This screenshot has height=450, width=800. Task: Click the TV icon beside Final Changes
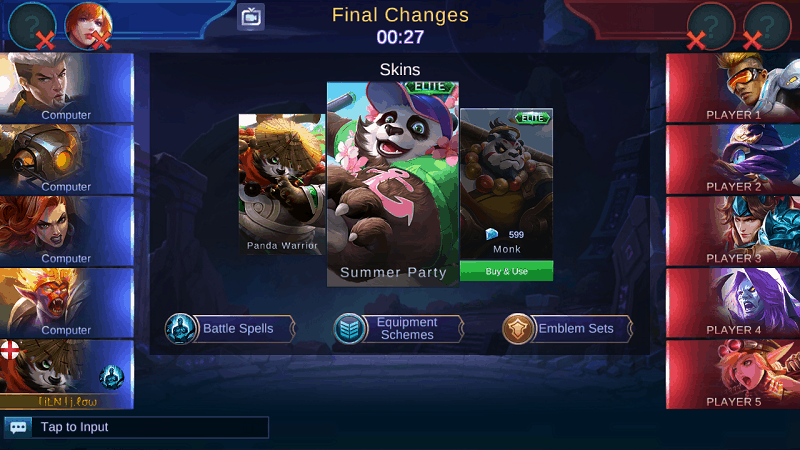pos(251,17)
